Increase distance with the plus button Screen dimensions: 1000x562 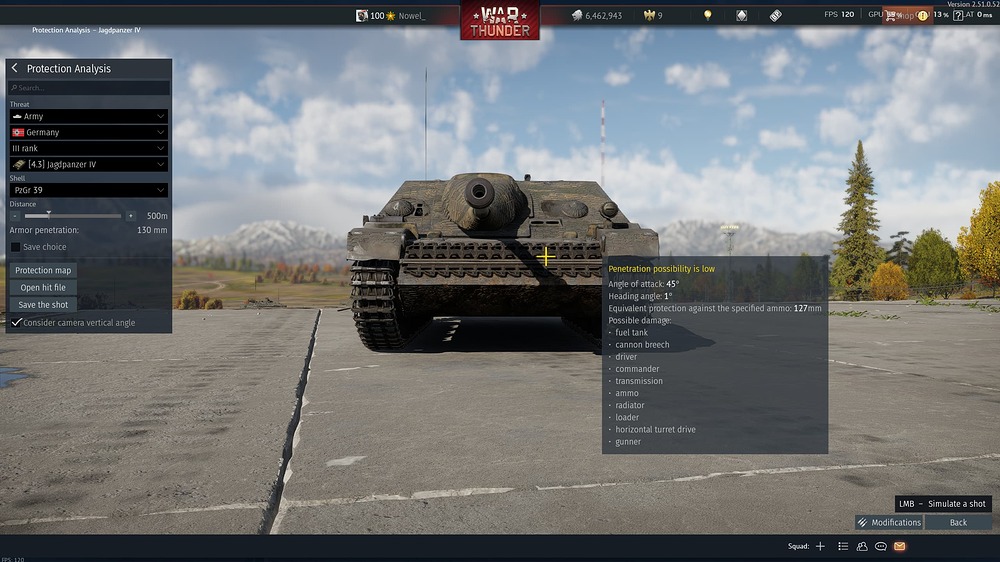(130, 216)
